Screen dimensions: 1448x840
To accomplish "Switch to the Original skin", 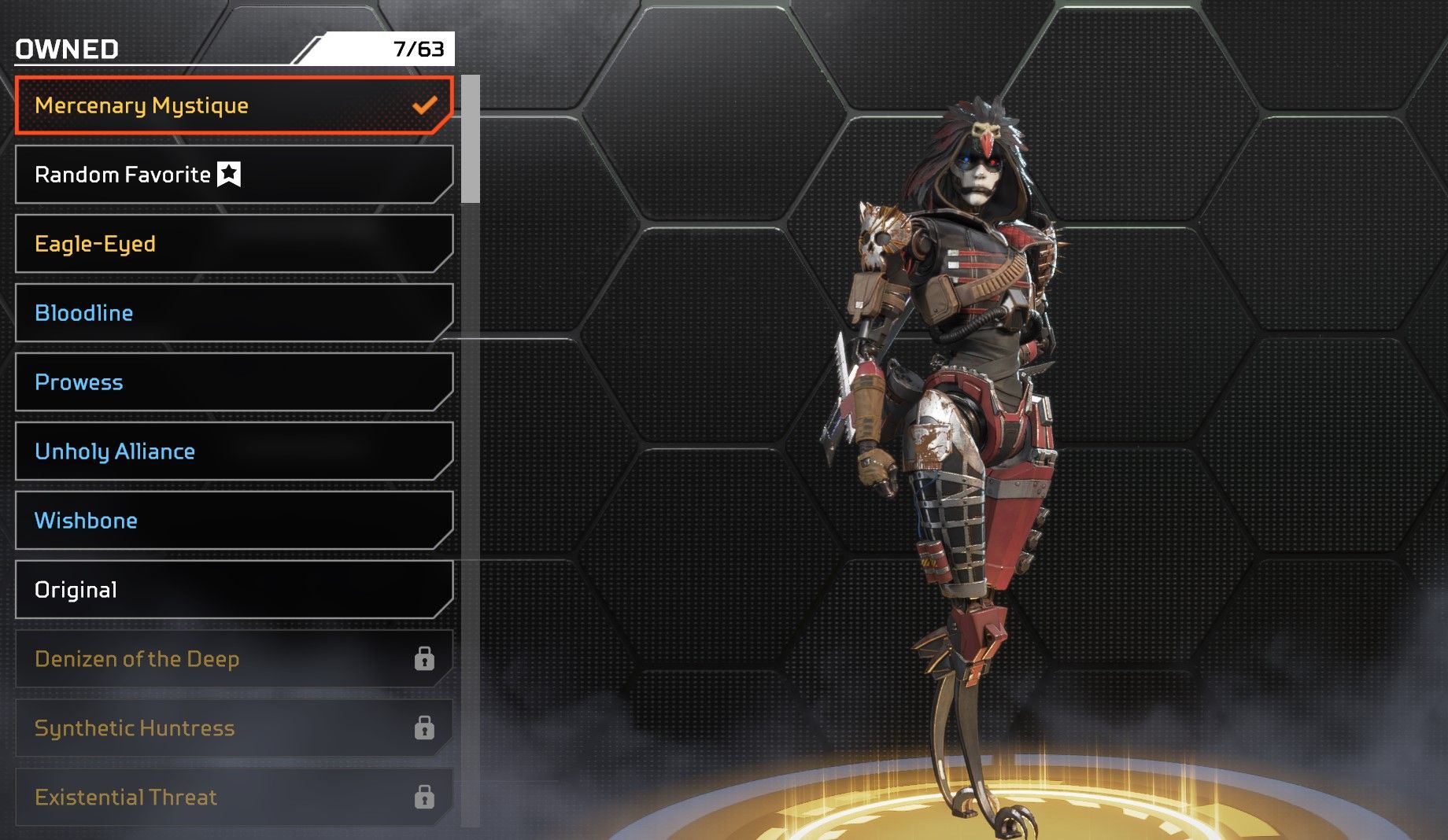I will 234,590.
